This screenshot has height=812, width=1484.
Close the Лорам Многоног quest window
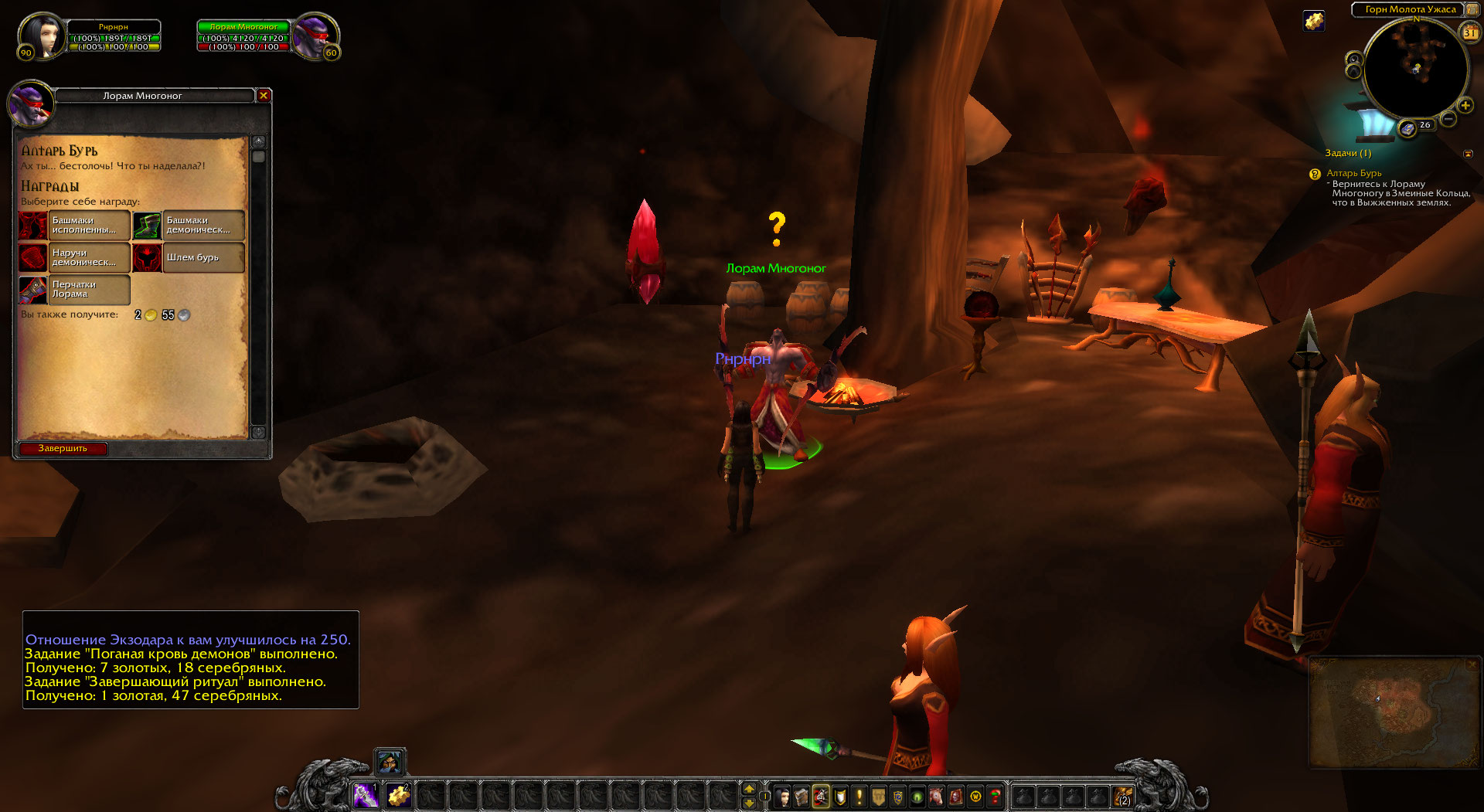coord(264,96)
